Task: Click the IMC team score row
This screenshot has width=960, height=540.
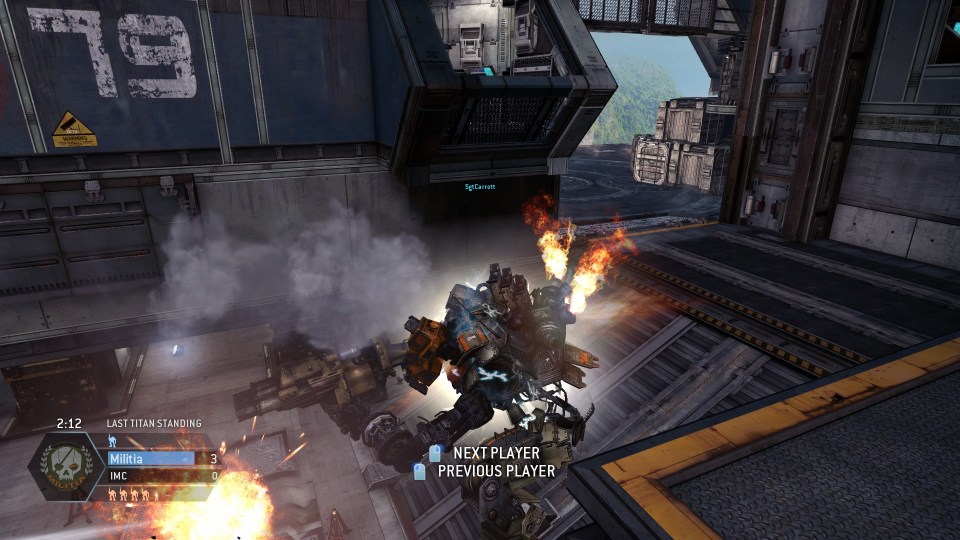Action: (162, 476)
